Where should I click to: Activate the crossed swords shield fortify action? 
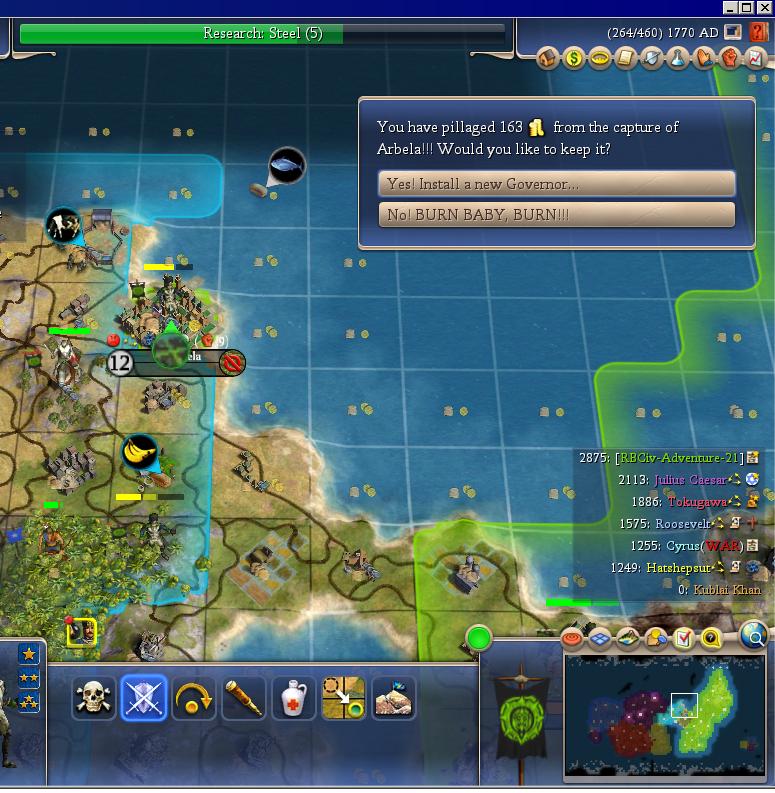pos(144,698)
